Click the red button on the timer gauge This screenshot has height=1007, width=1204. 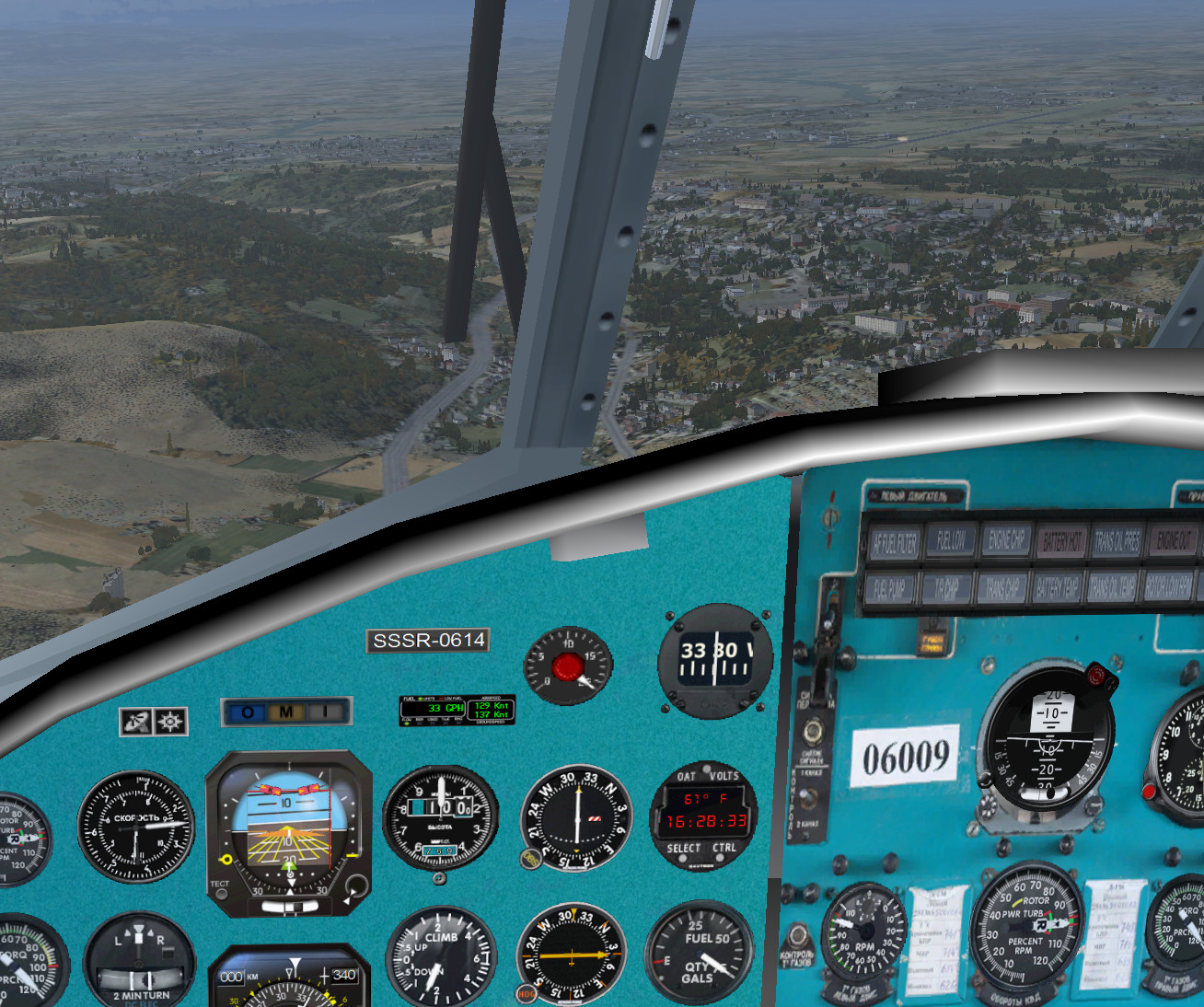[566, 666]
